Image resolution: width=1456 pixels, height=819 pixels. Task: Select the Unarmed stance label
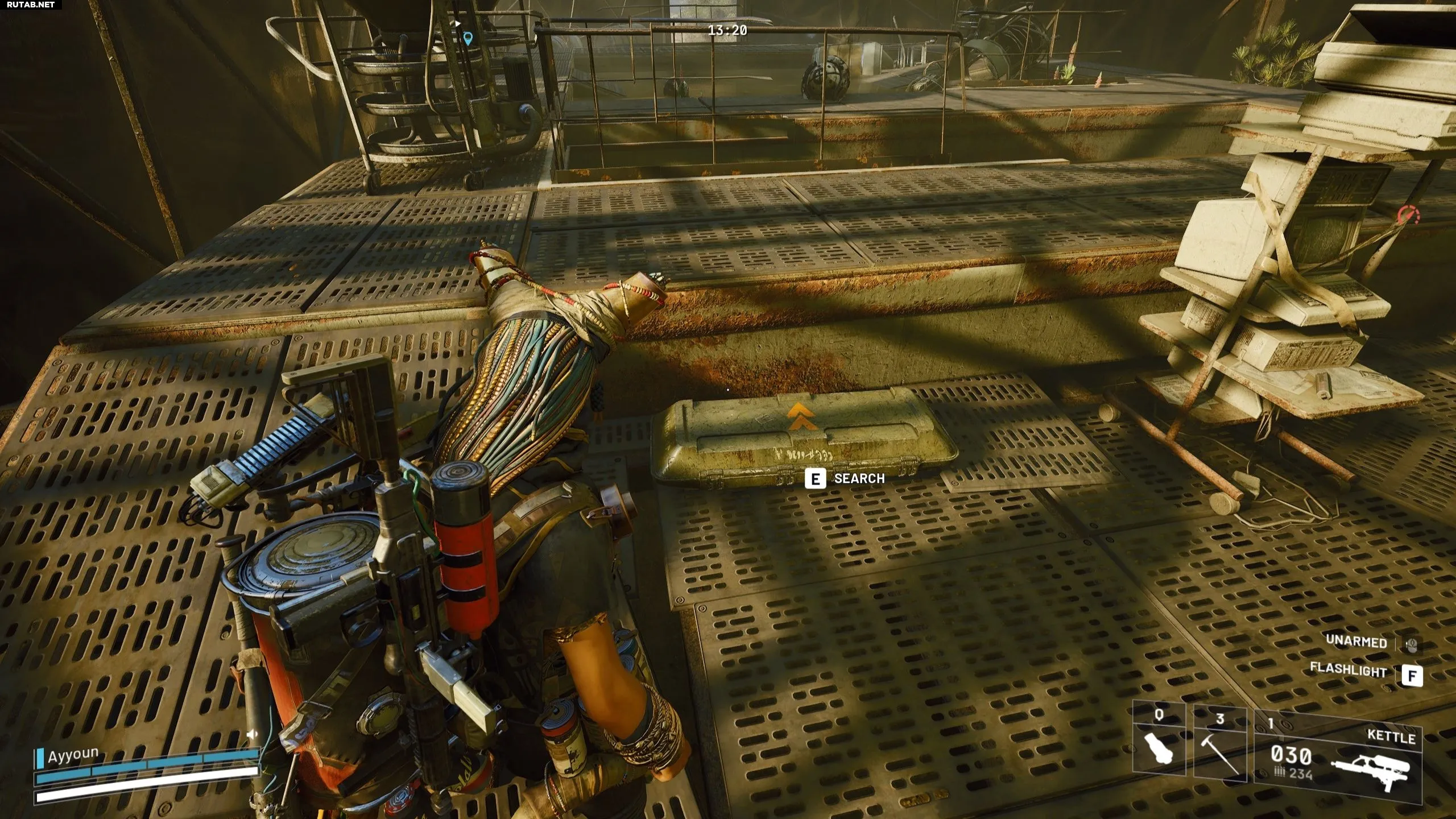[1356, 642]
